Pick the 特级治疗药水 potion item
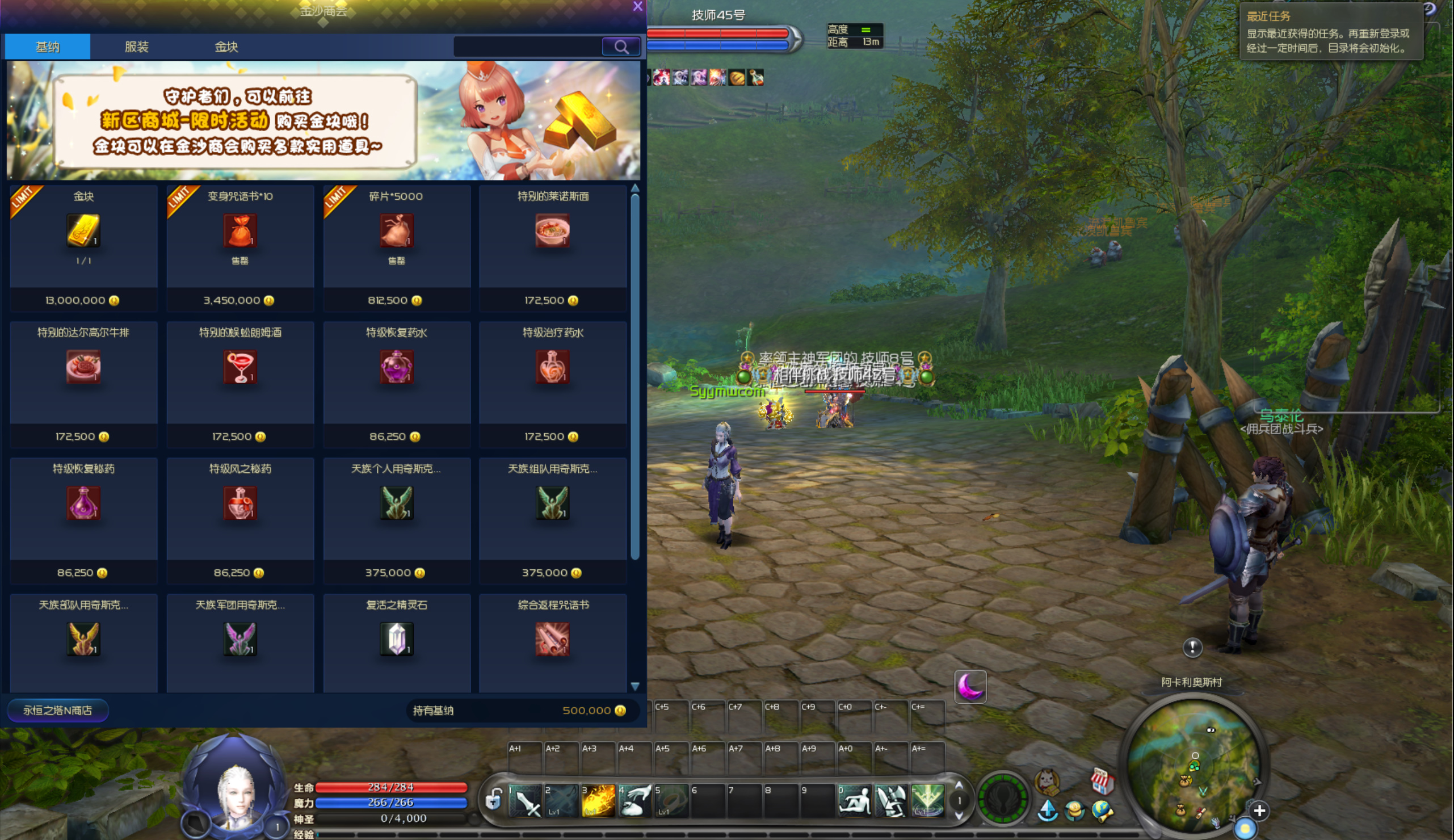 pos(553,368)
